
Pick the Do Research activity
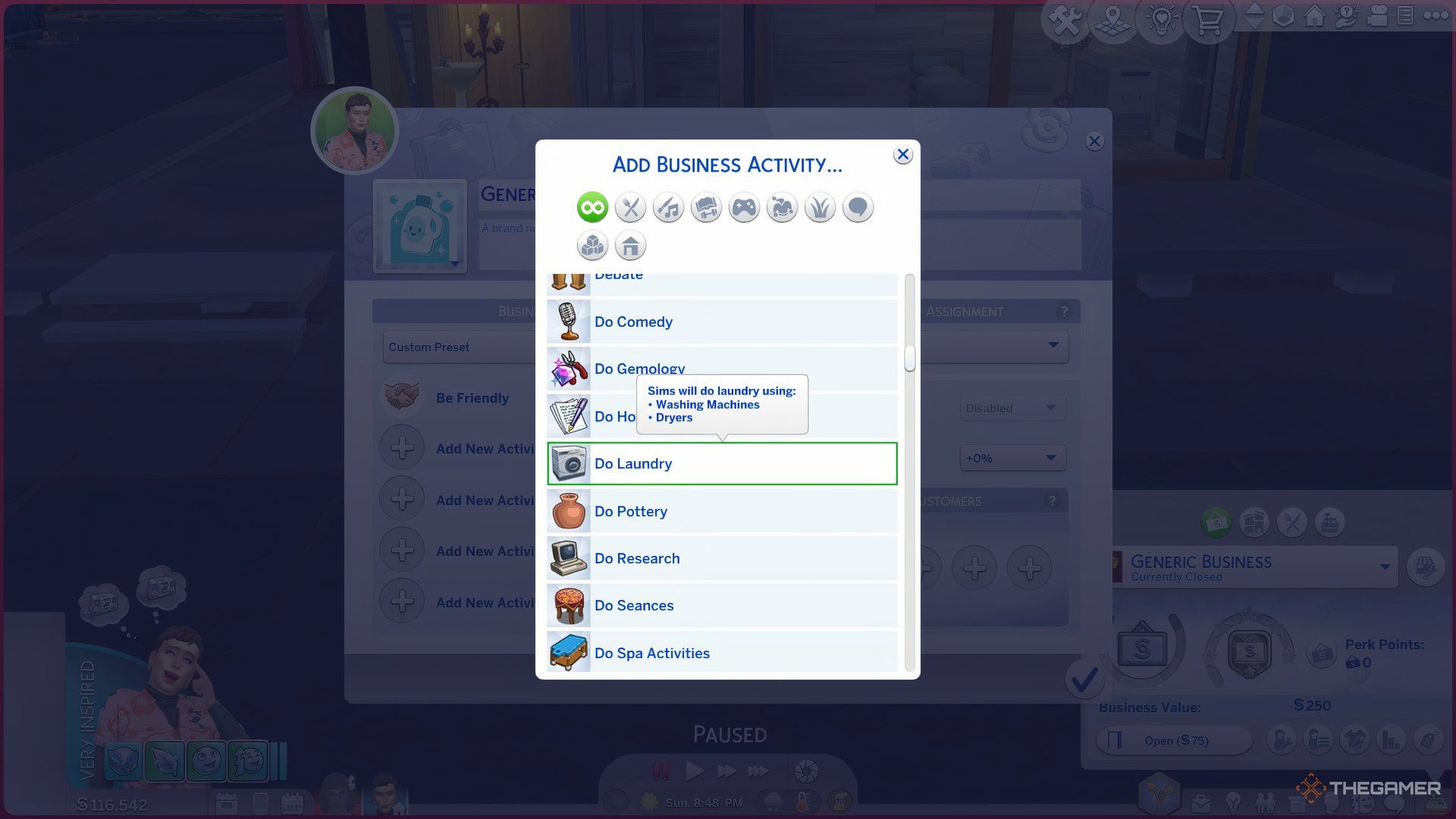click(x=721, y=559)
